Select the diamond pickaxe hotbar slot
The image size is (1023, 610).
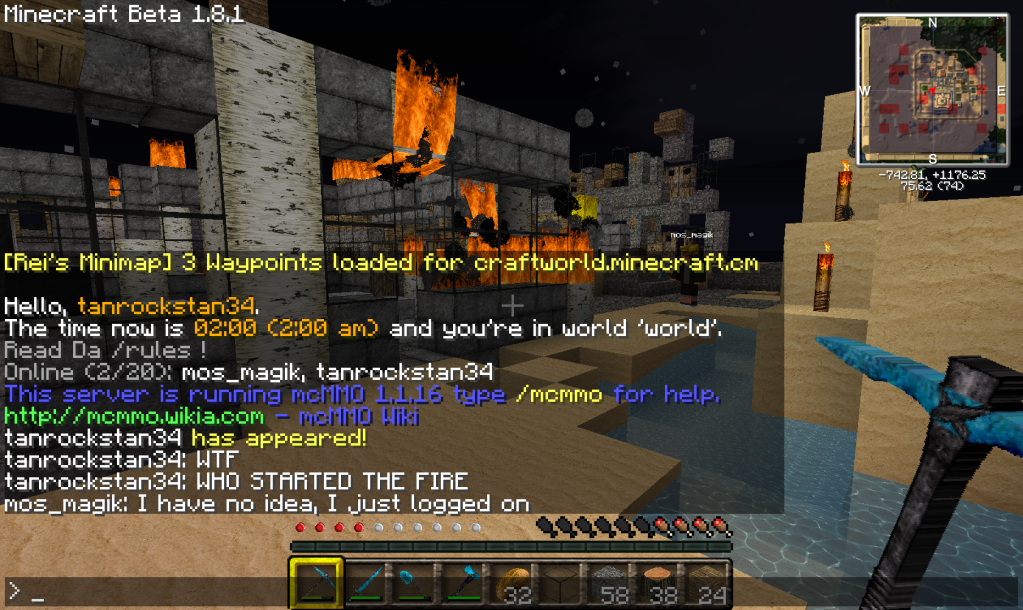pyautogui.click(x=317, y=583)
